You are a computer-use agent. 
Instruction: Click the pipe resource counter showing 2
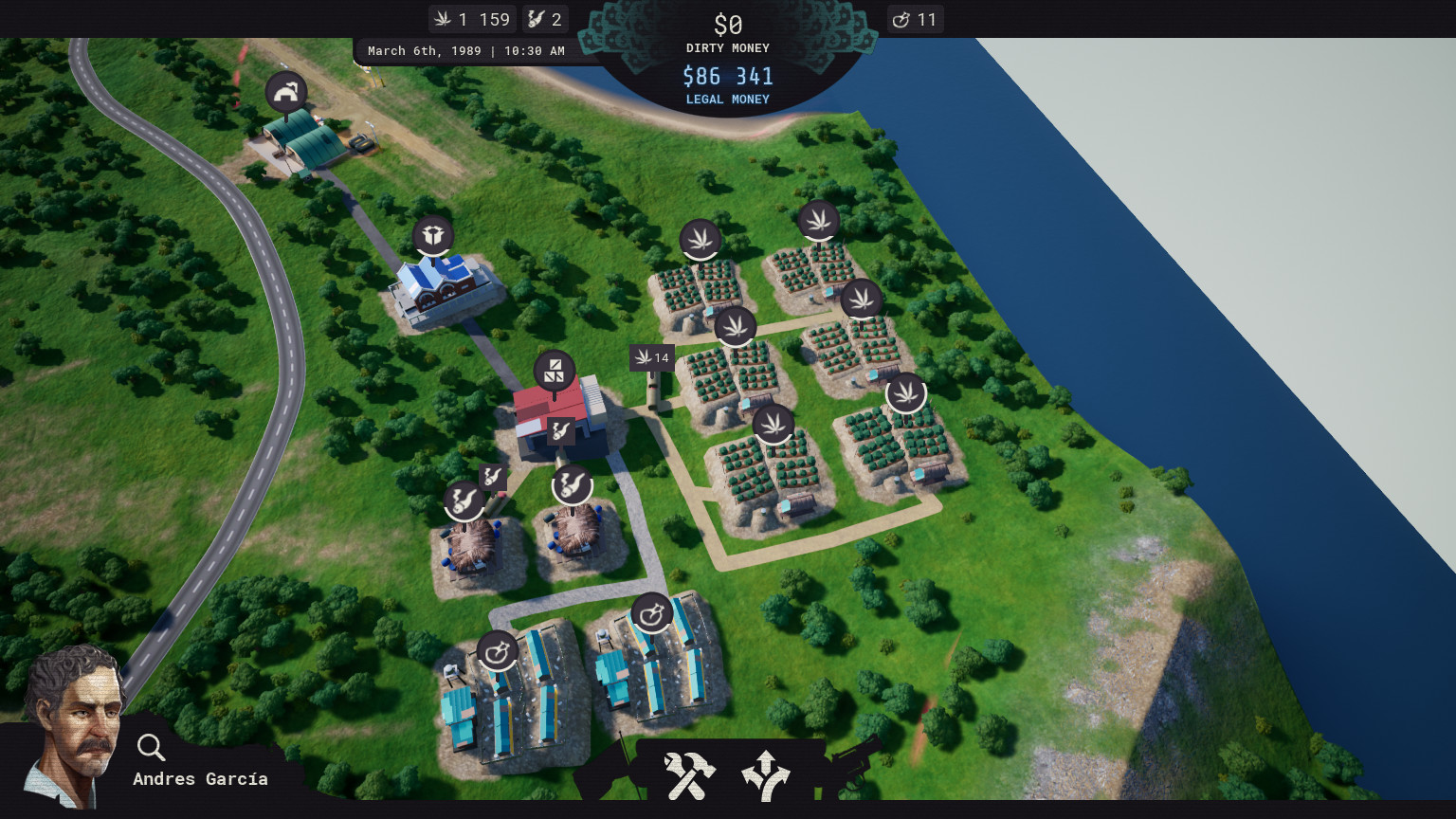click(x=545, y=18)
